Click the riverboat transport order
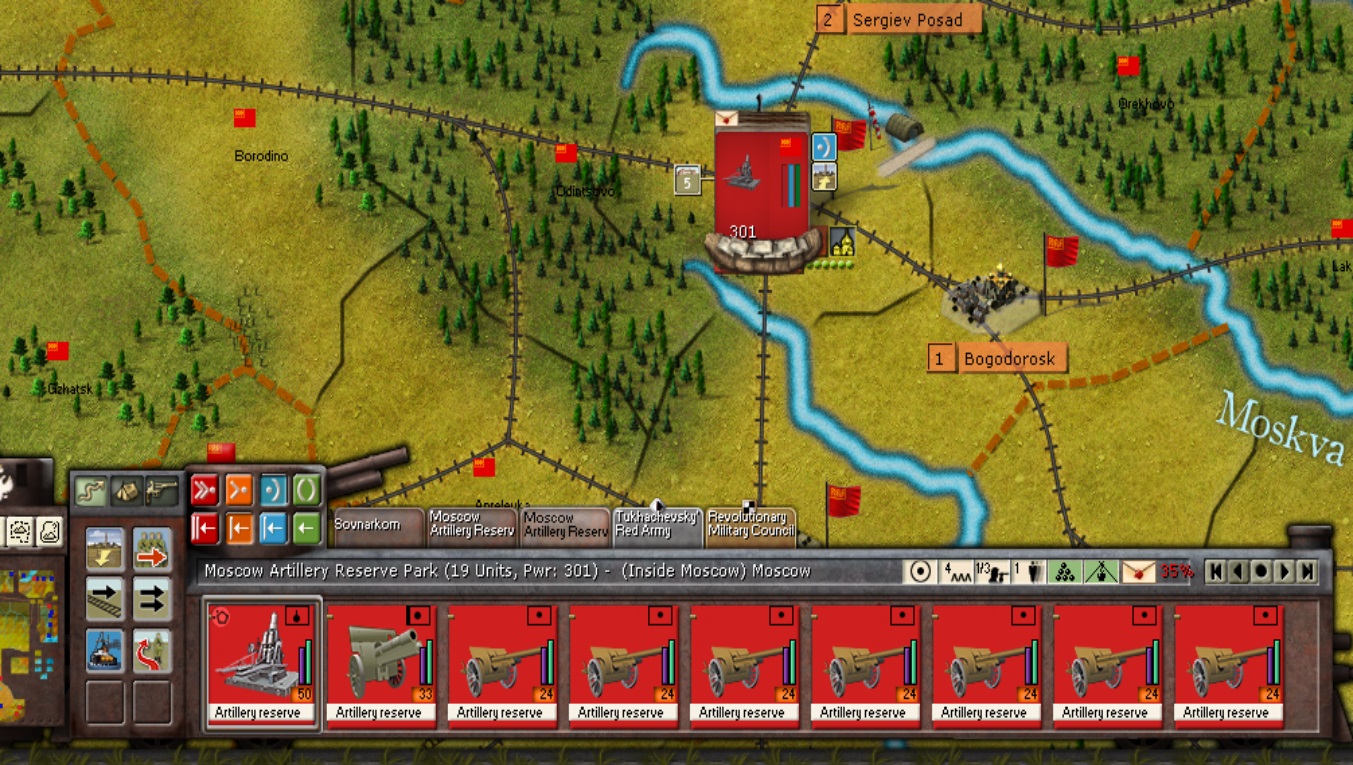 coord(105,650)
